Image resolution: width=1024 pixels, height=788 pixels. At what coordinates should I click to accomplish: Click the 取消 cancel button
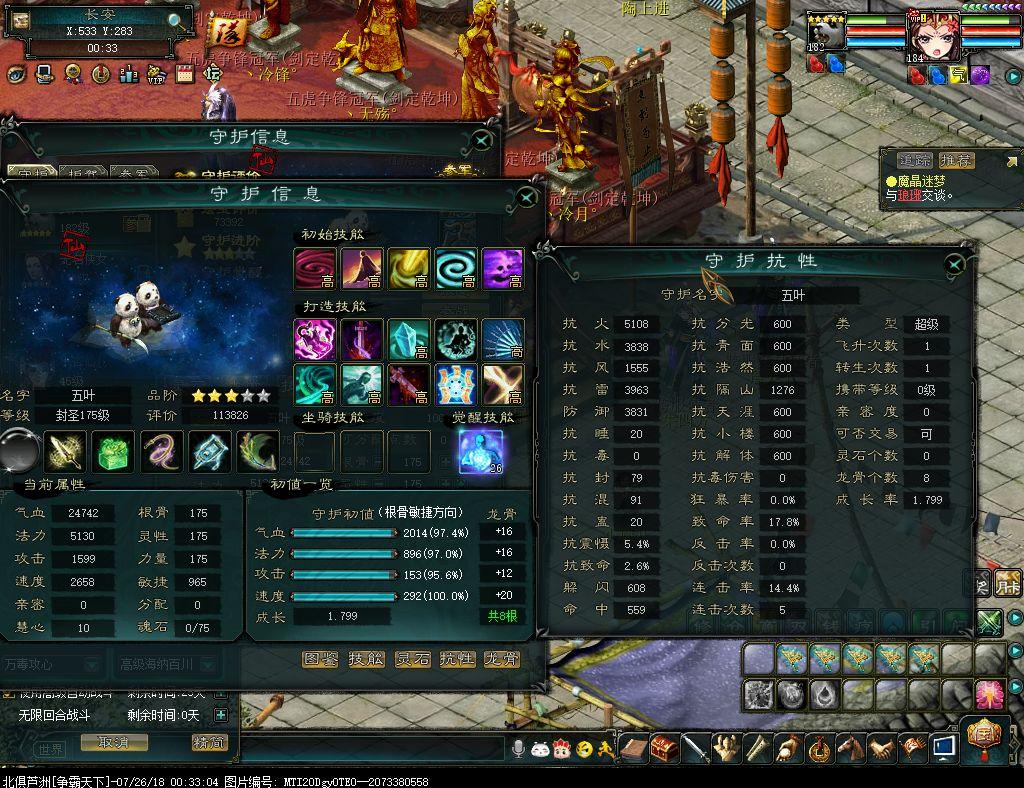113,743
